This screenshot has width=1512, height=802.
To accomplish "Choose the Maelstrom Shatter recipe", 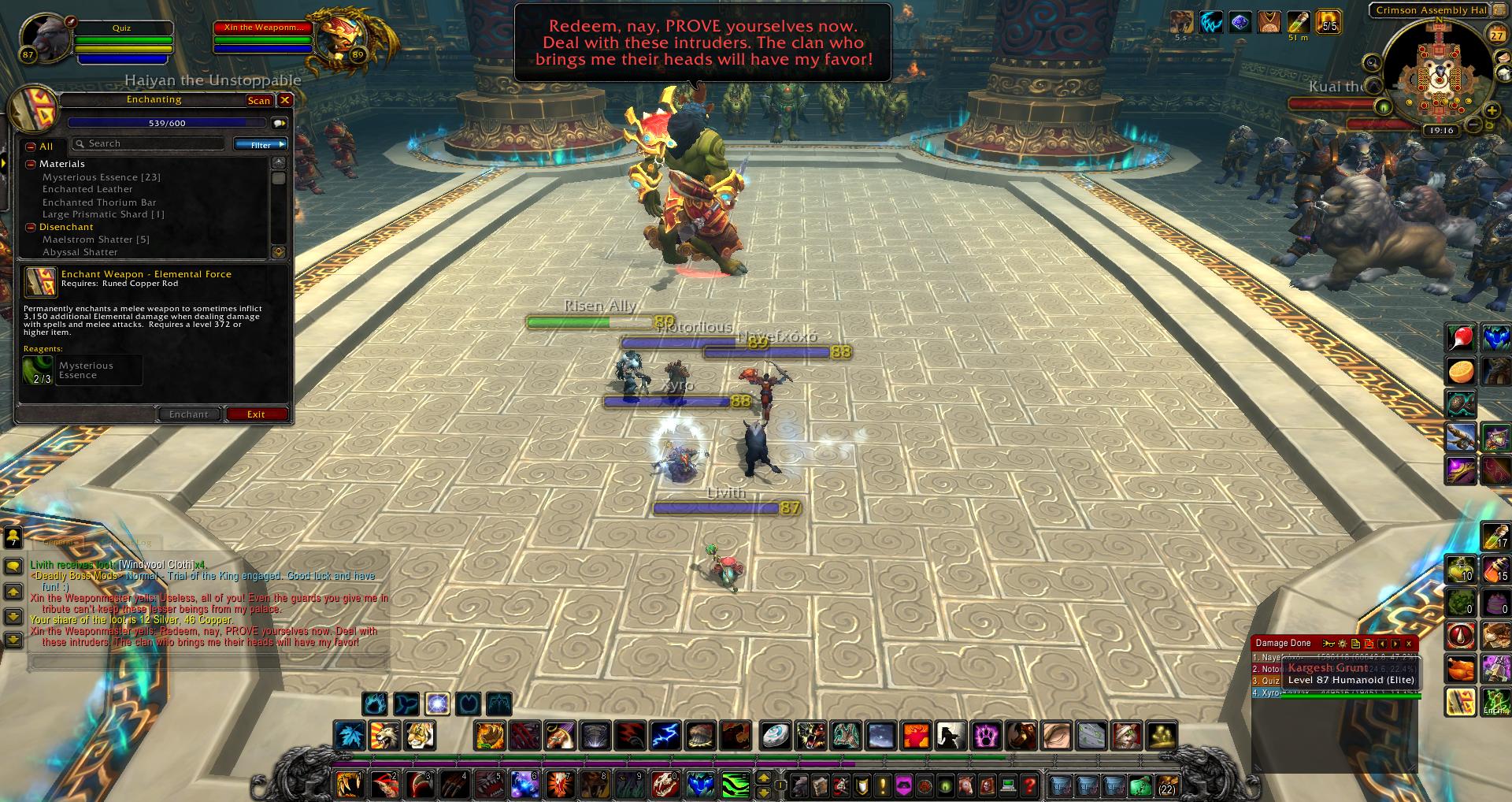I will coord(95,239).
